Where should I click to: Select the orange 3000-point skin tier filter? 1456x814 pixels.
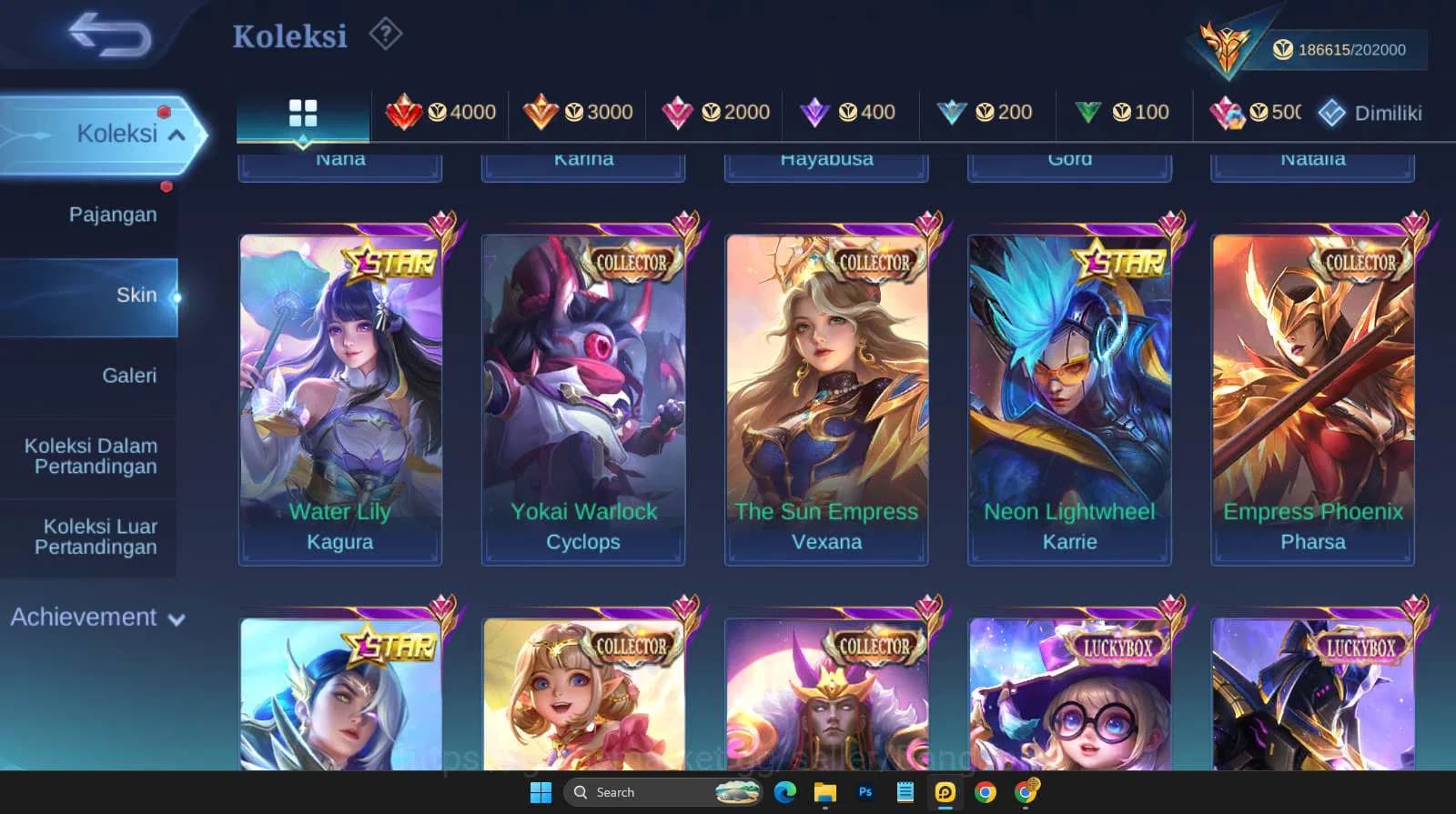pyautogui.click(x=577, y=112)
